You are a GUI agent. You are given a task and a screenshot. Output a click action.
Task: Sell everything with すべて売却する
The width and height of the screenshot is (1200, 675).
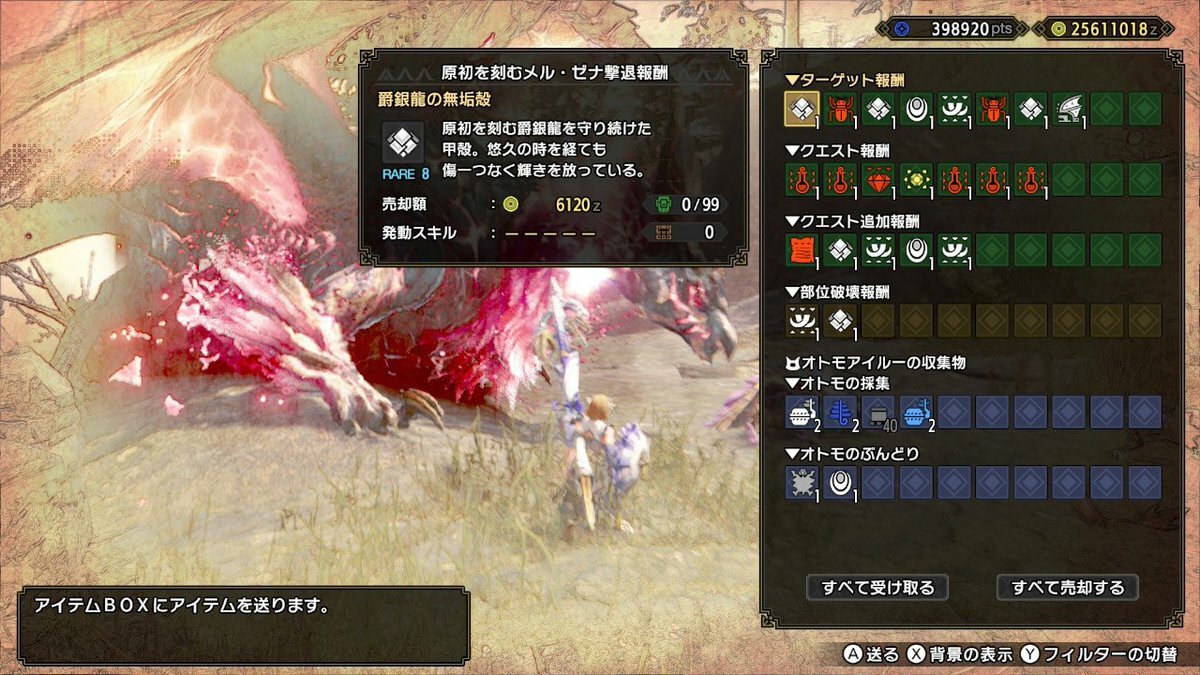click(1067, 587)
